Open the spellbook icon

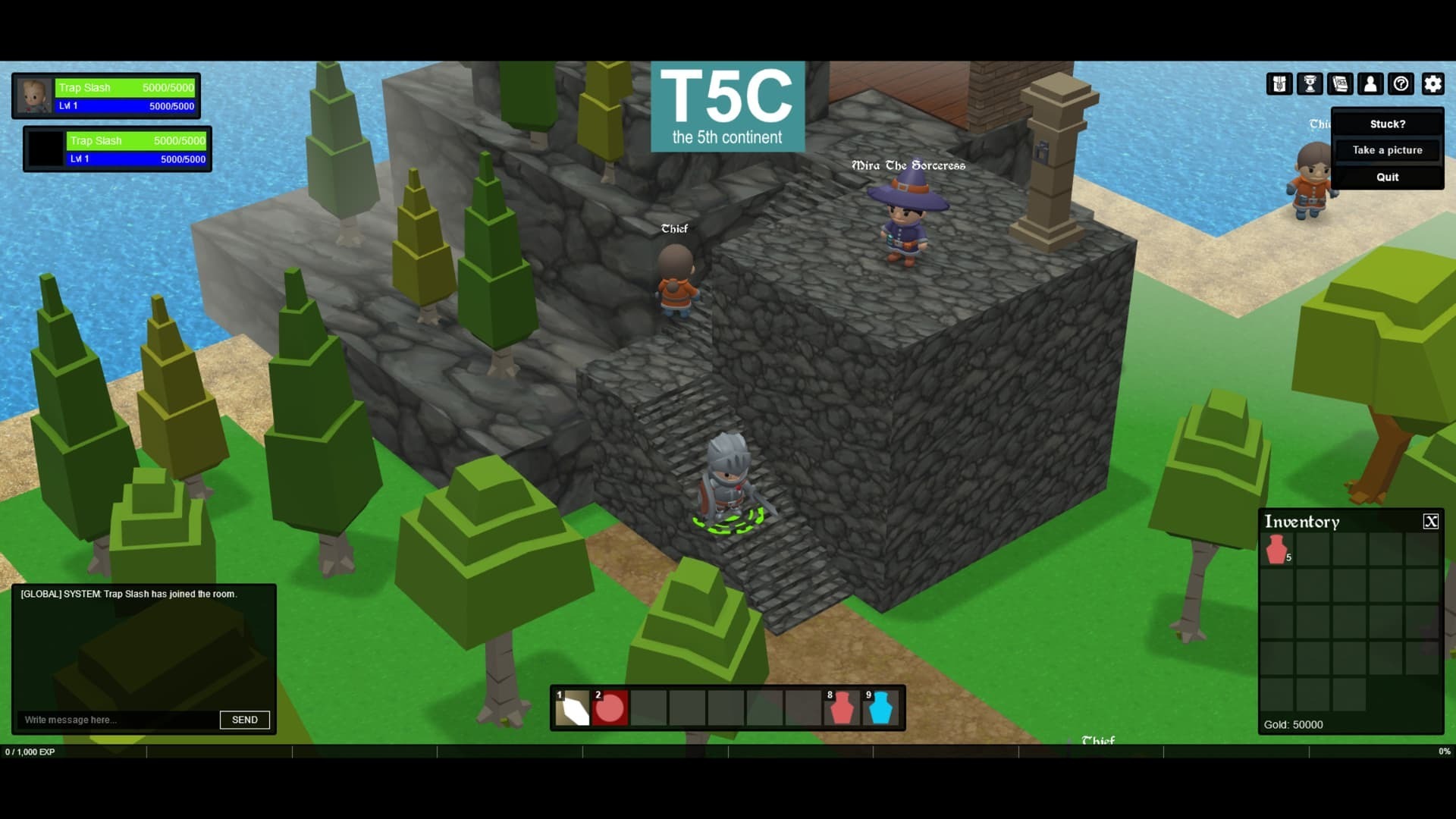1340,84
